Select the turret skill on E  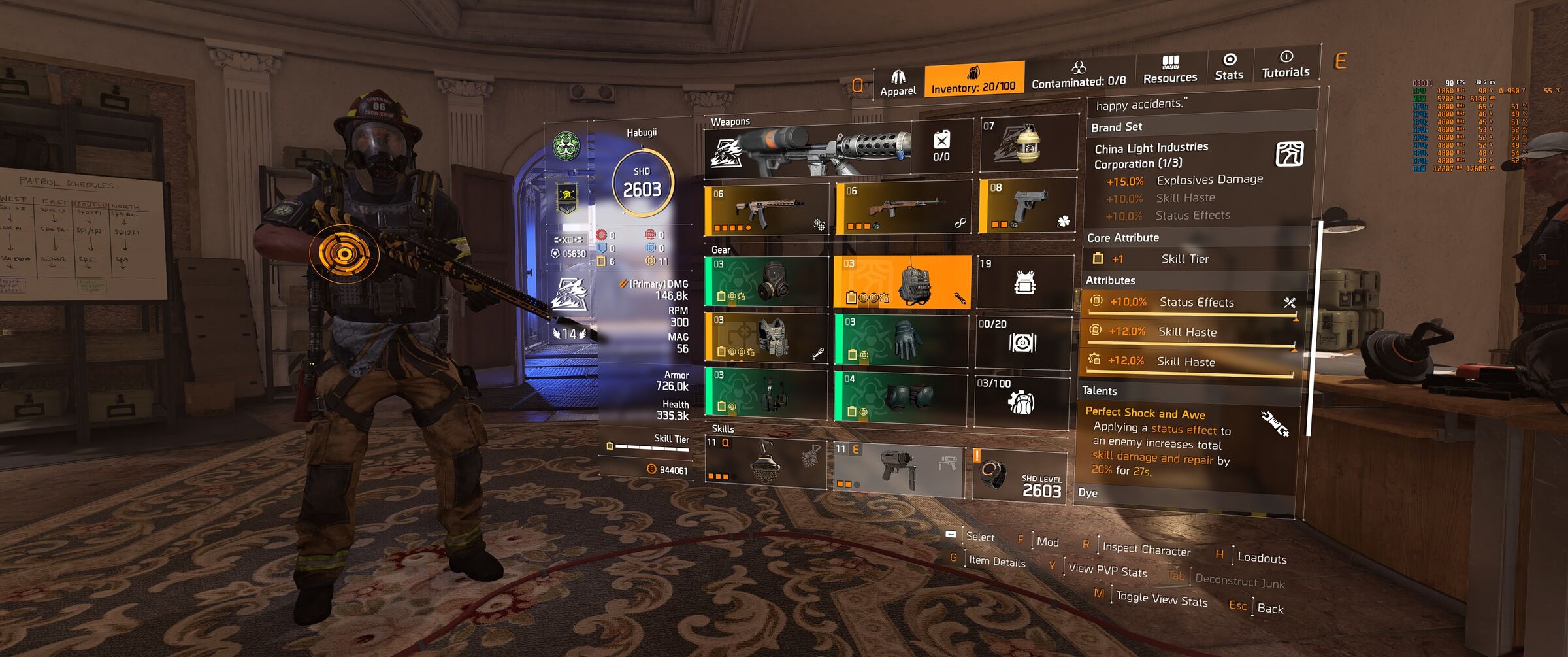point(898,469)
